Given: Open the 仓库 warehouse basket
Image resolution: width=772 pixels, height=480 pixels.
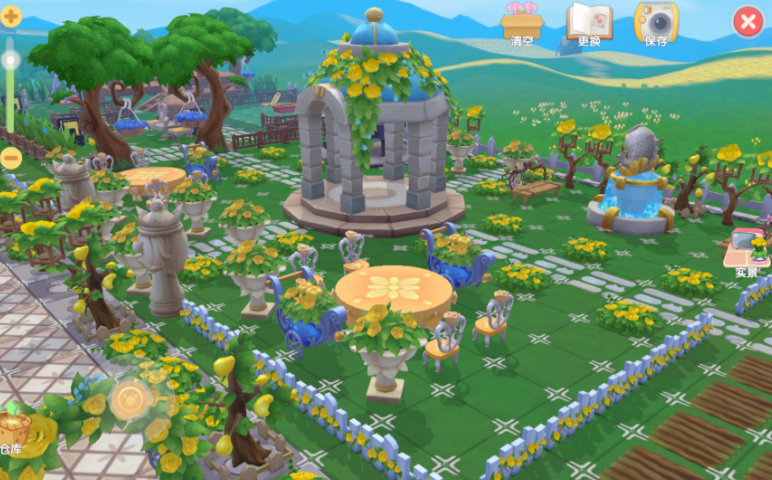Looking at the screenshot, I should 14,428.
